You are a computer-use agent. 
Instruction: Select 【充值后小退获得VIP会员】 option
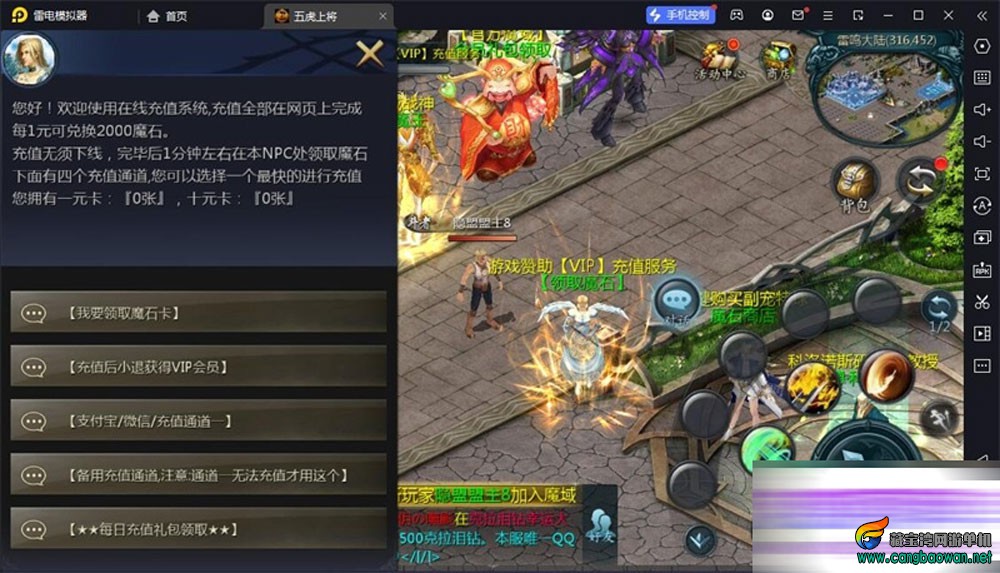[198, 367]
